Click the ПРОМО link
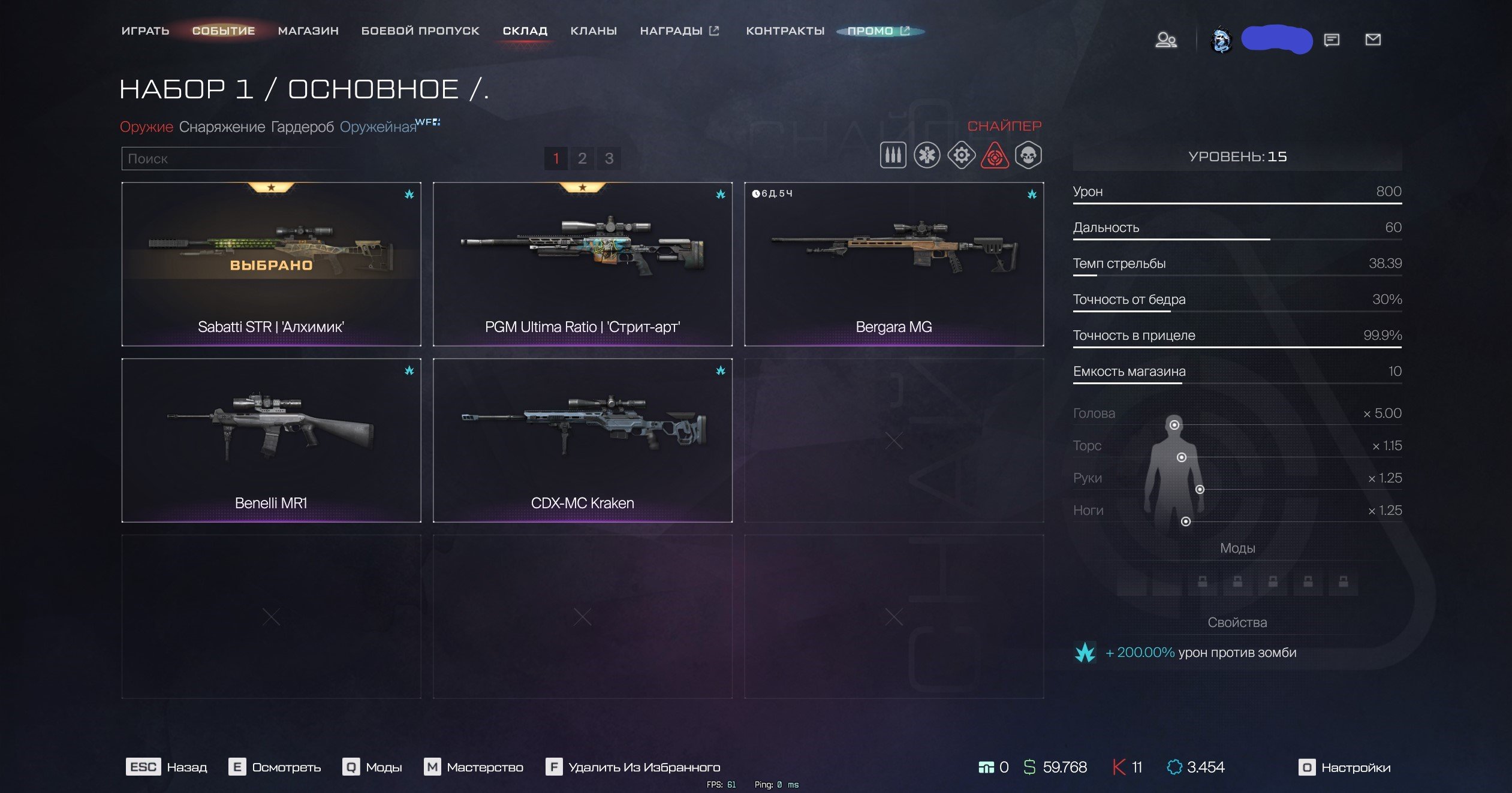This screenshot has width=1512, height=793. pos(878,31)
